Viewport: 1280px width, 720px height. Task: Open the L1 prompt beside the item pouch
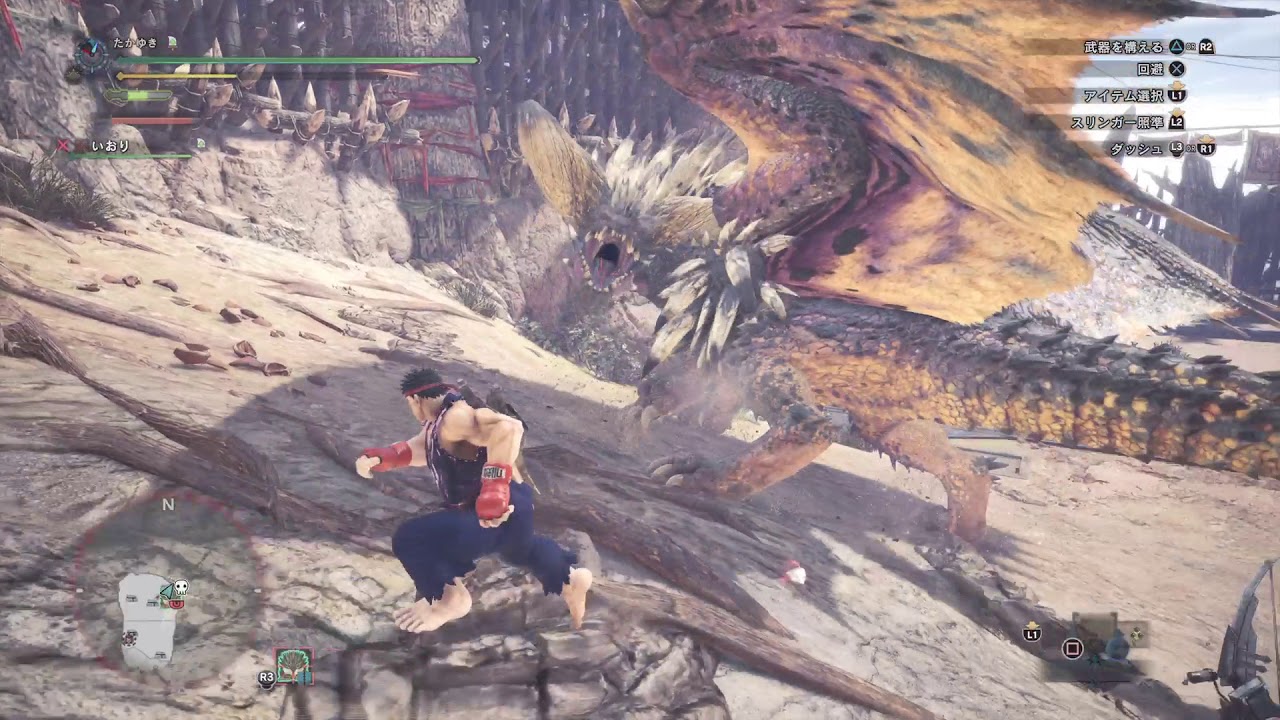[1032, 634]
